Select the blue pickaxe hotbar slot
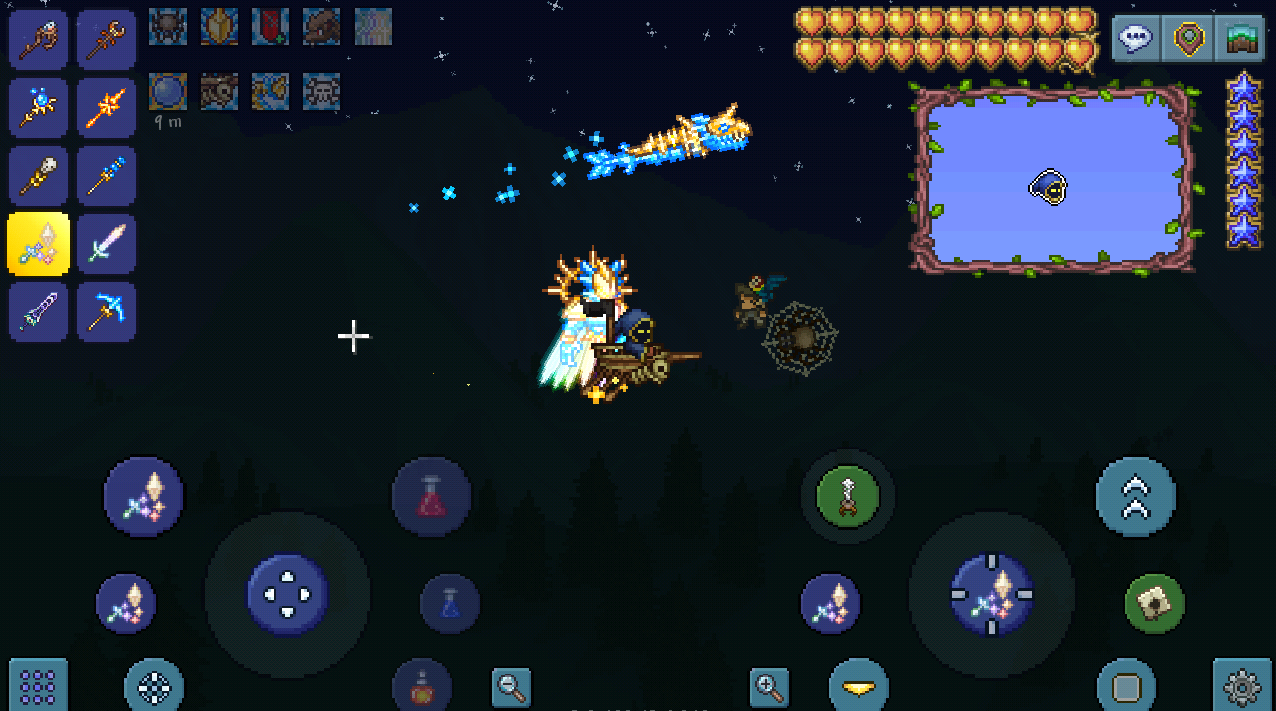 pos(106,311)
